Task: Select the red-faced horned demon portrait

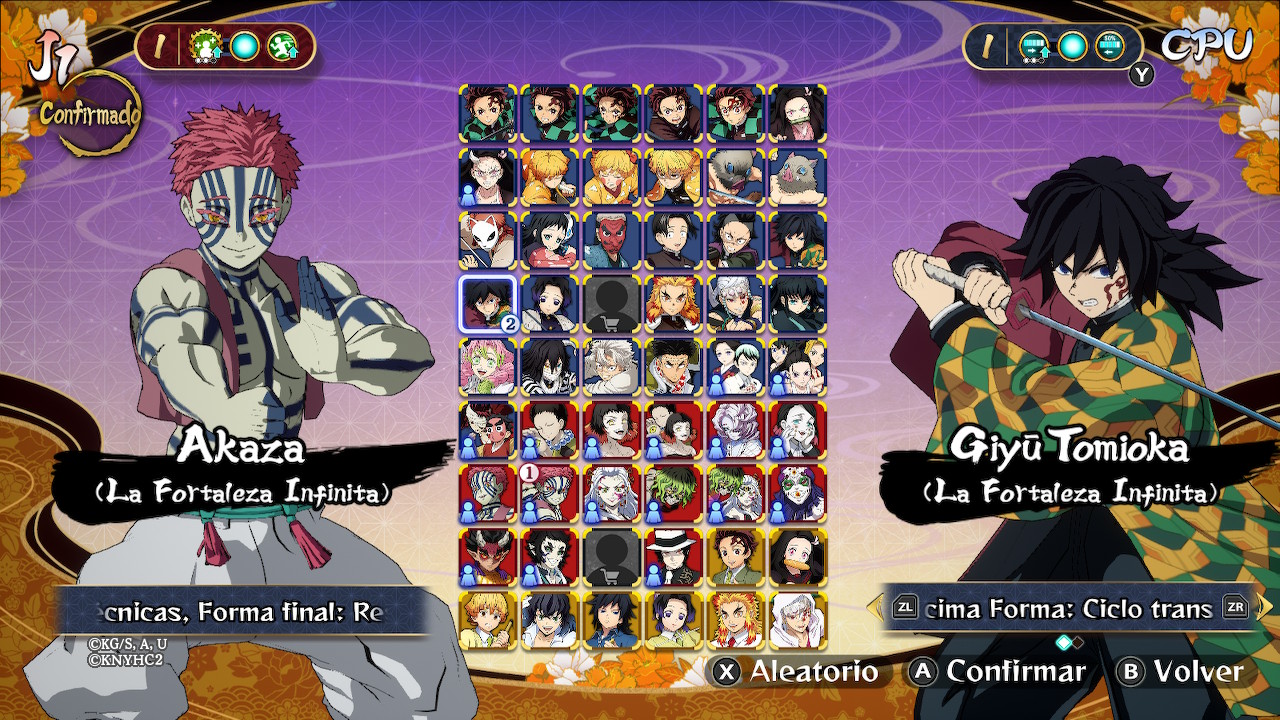Action: click(x=488, y=558)
